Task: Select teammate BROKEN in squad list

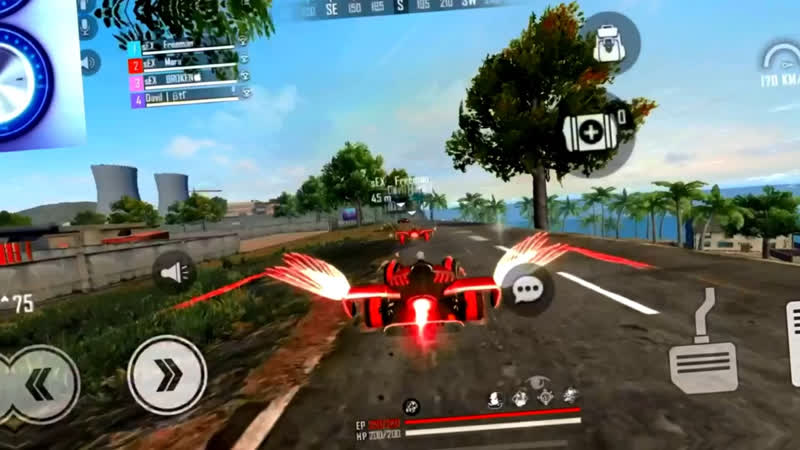Action: (x=187, y=82)
